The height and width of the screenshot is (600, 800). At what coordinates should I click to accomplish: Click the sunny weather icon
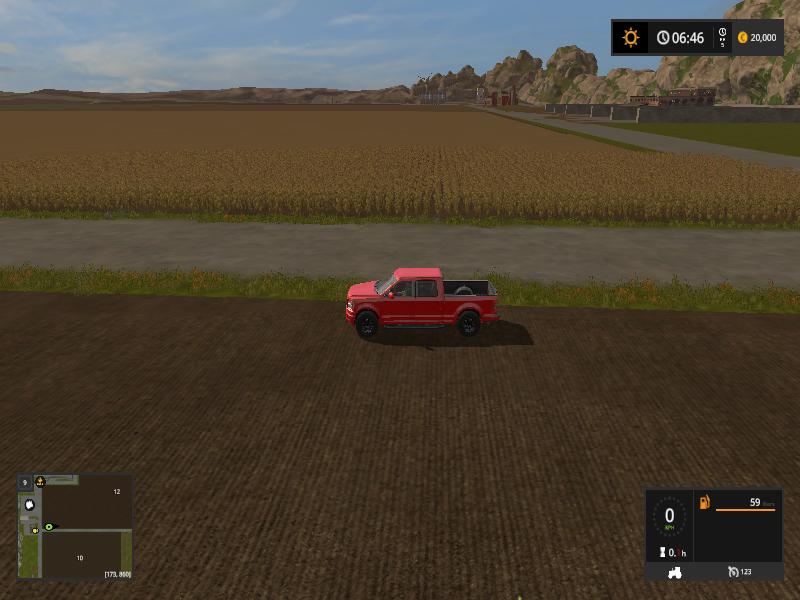pos(630,38)
